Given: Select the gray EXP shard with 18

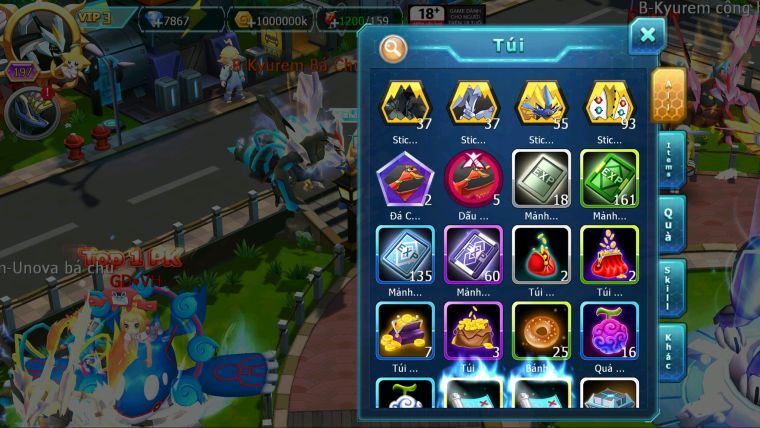Looking at the screenshot, I should [541, 178].
